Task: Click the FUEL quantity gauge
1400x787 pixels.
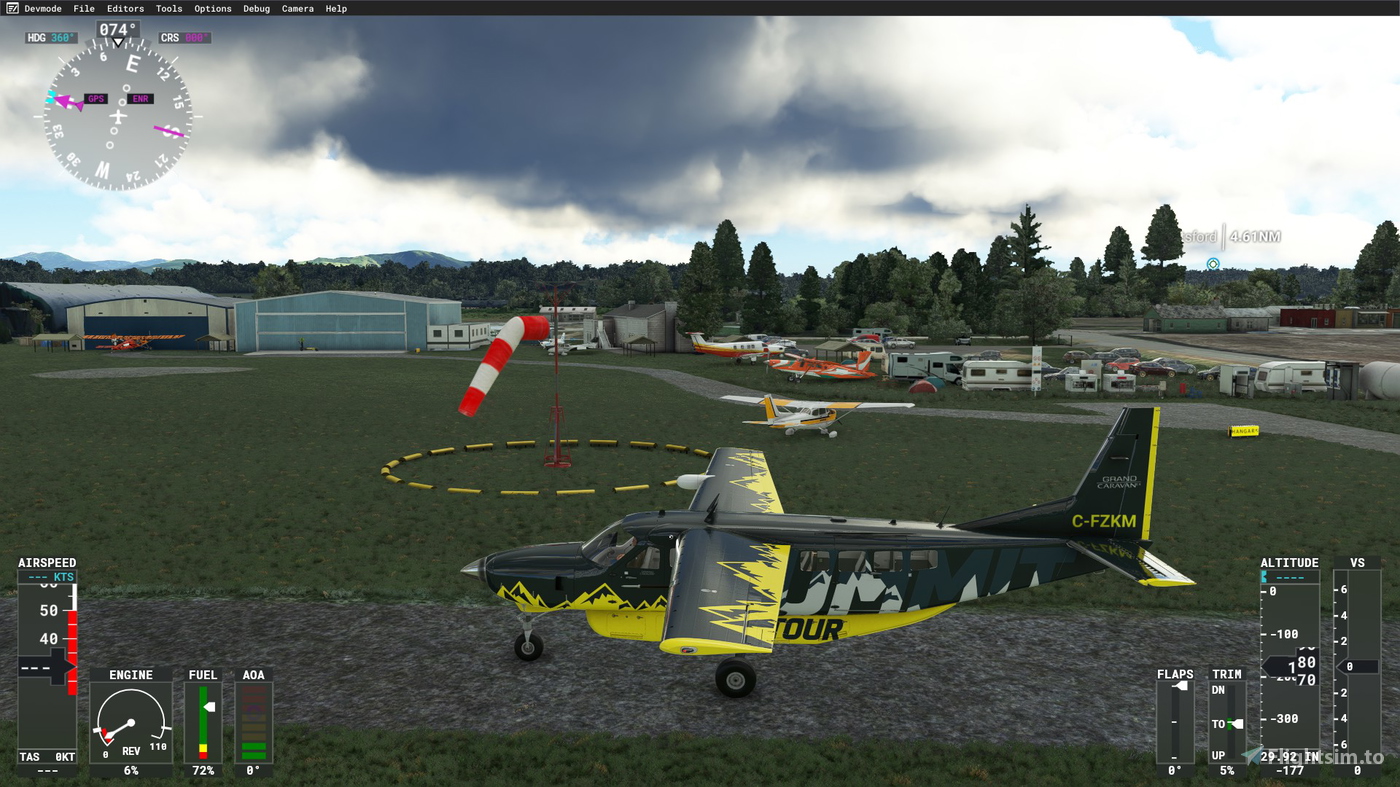Action: [202, 720]
